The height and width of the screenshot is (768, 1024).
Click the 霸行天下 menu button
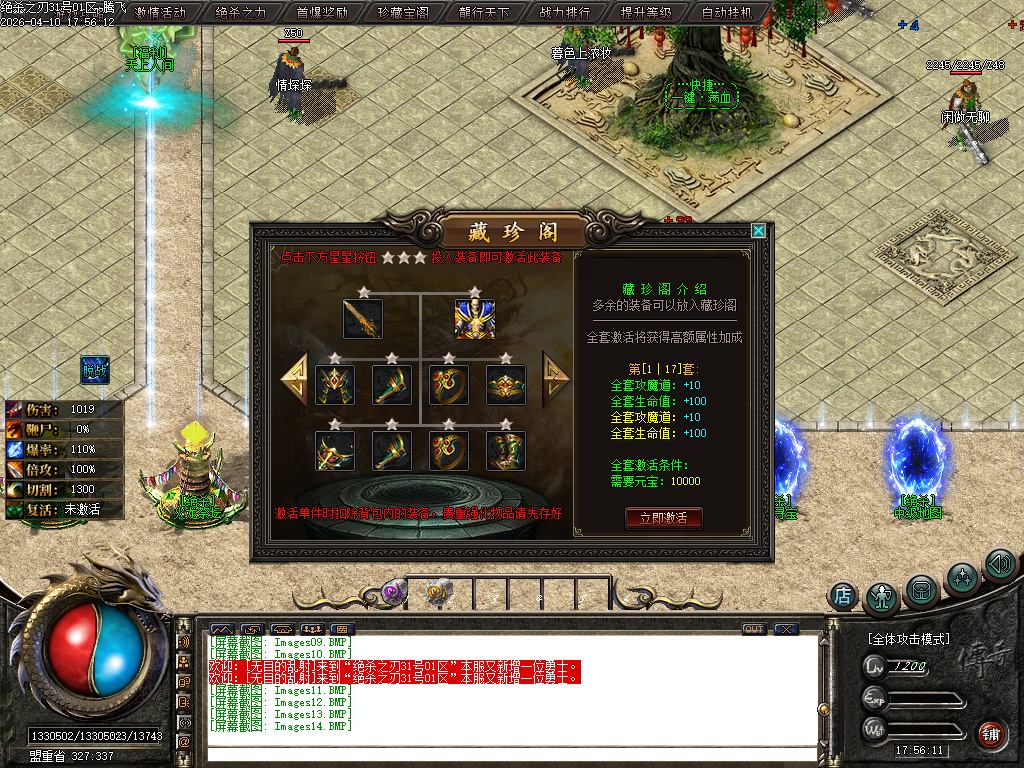(484, 13)
